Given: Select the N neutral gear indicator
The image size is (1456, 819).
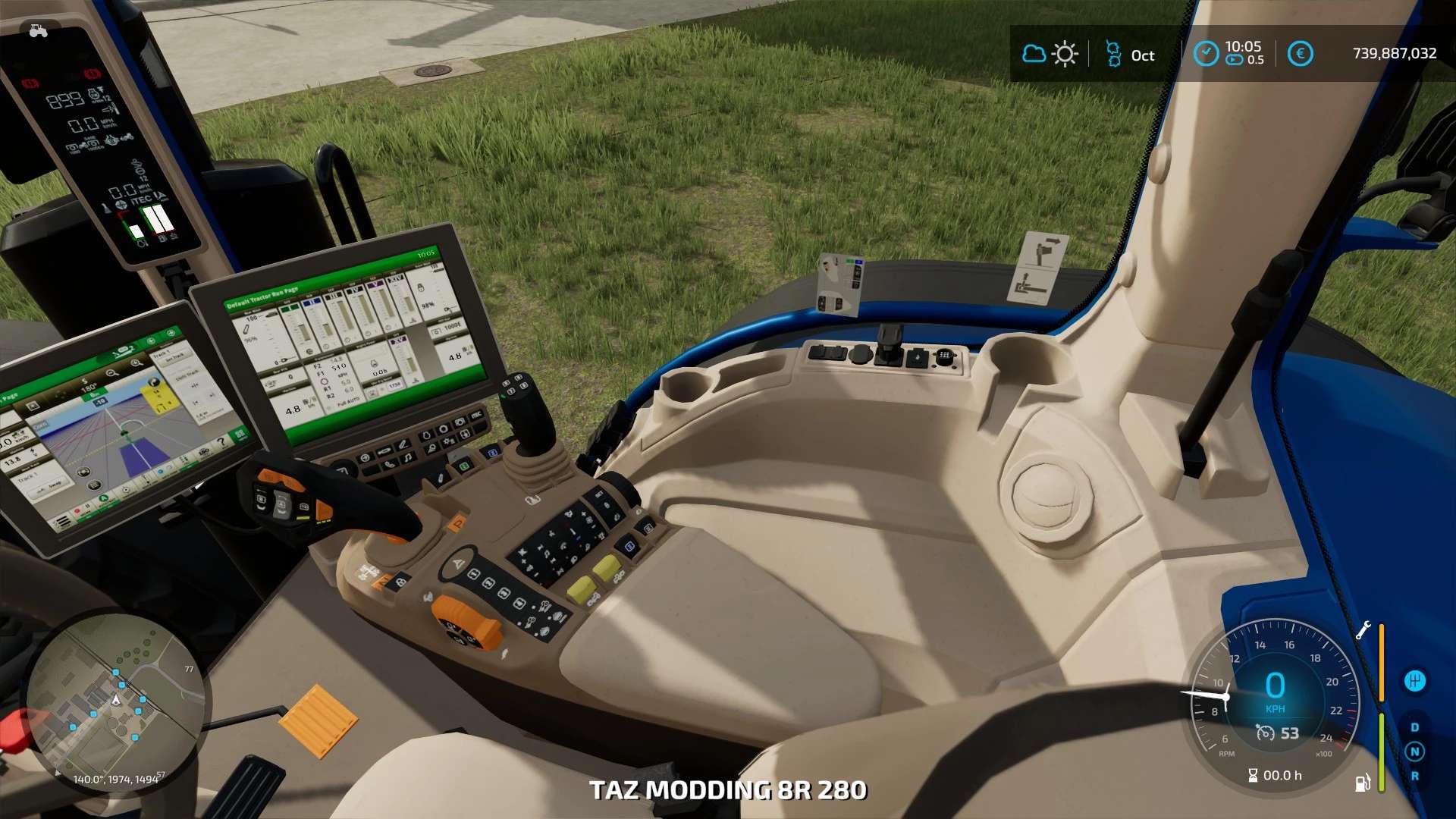Looking at the screenshot, I should pos(1414,752).
